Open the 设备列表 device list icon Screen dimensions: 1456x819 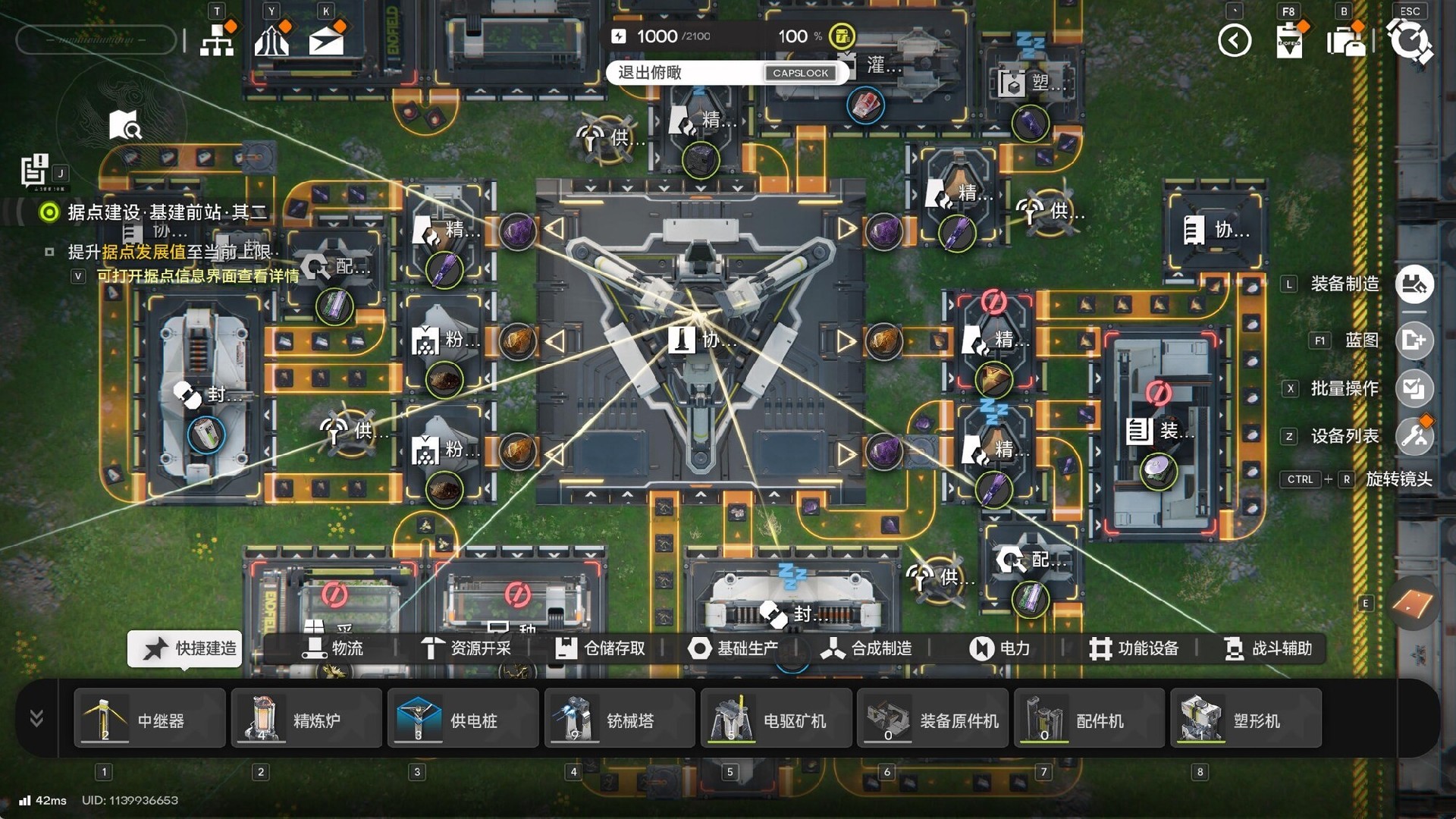click(1414, 436)
